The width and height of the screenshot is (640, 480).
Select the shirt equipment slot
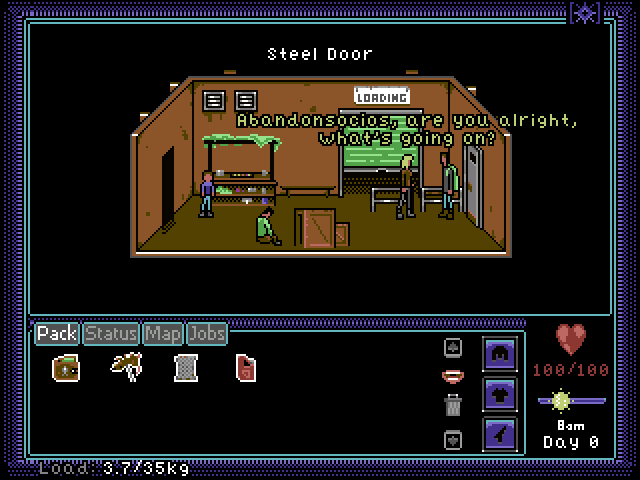[499, 394]
